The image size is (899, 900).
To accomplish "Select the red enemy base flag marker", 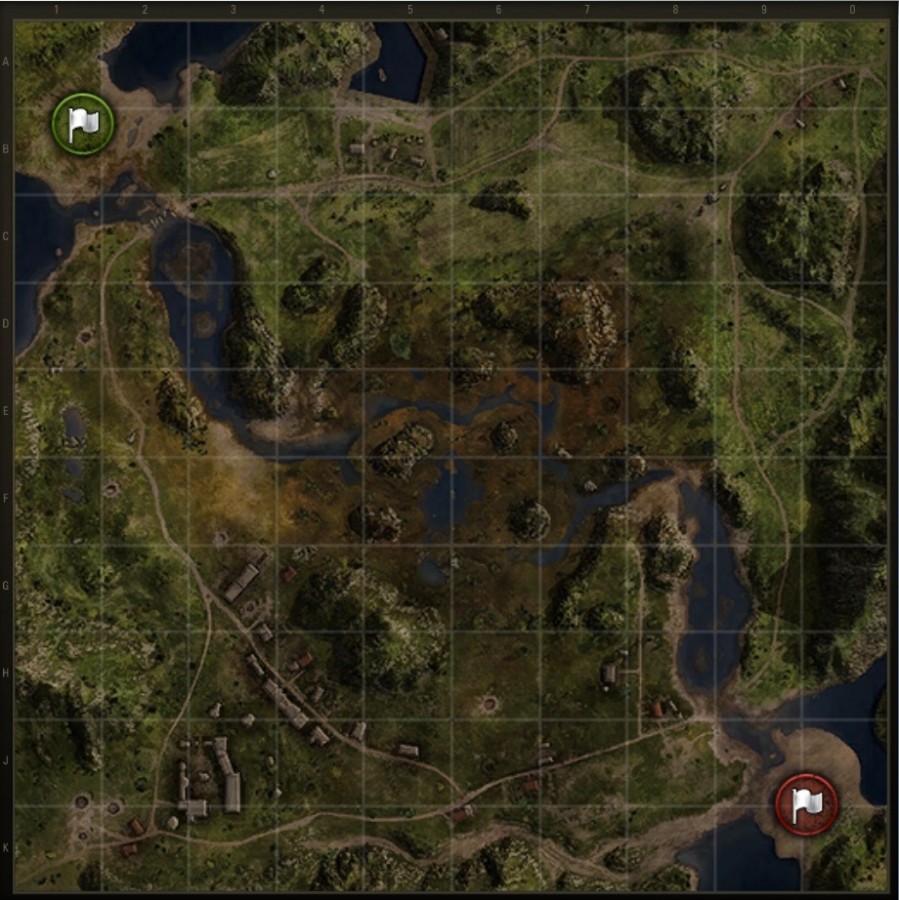I will (x=807, y=804).
